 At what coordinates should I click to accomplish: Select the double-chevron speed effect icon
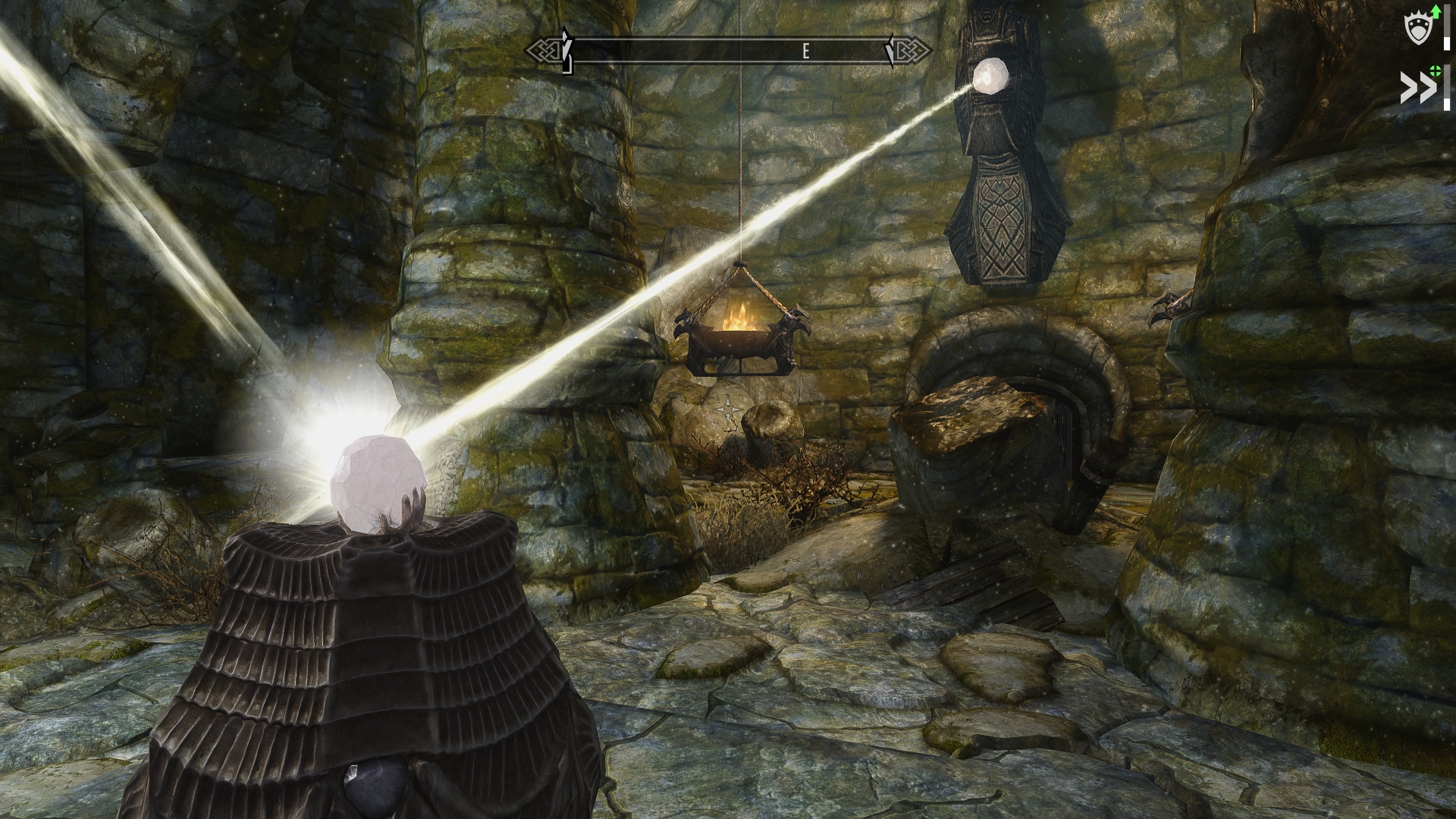click(x=1417, y=88)
